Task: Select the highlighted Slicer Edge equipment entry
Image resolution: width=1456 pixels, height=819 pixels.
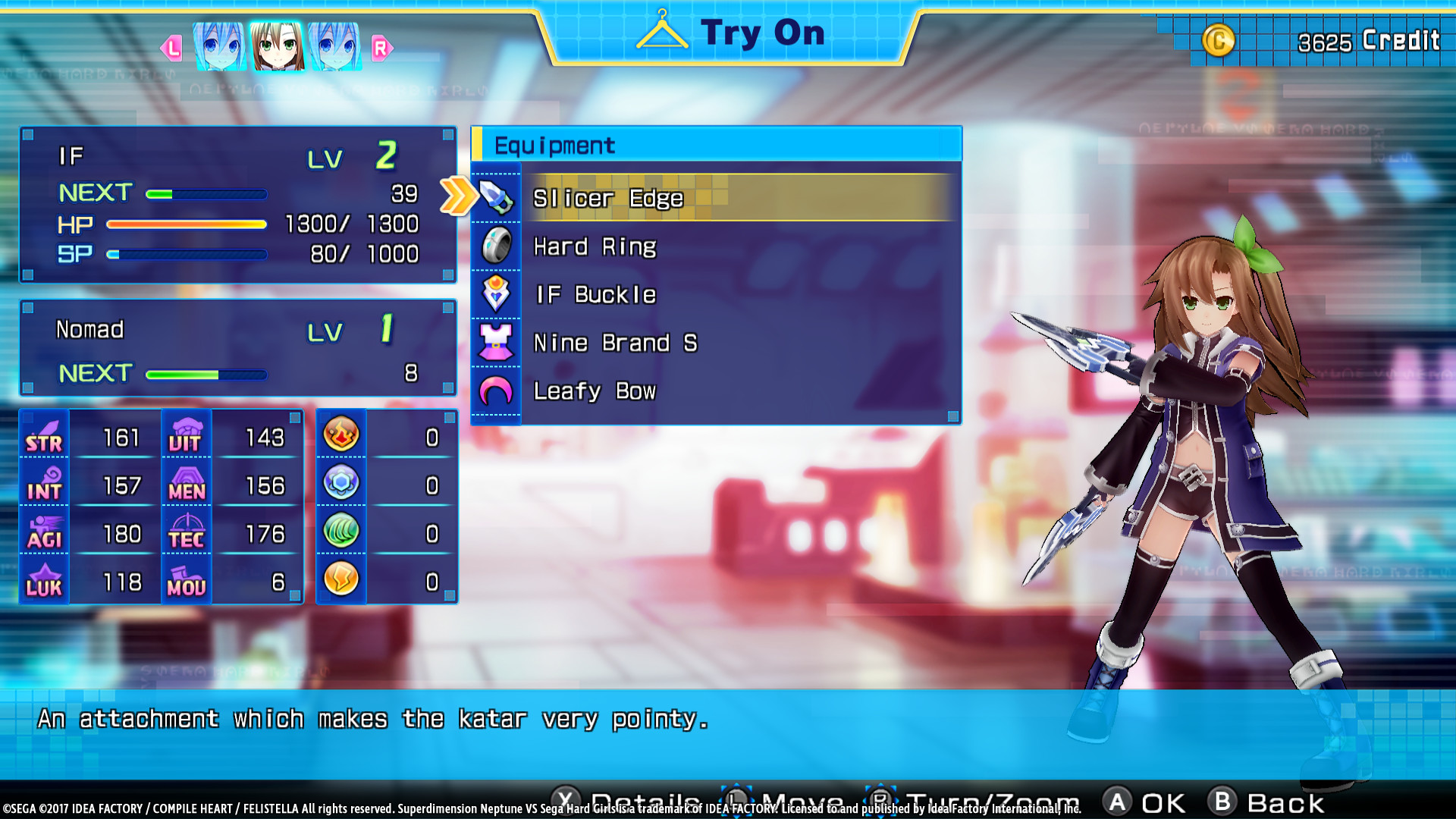Action: tap(728, 198)
